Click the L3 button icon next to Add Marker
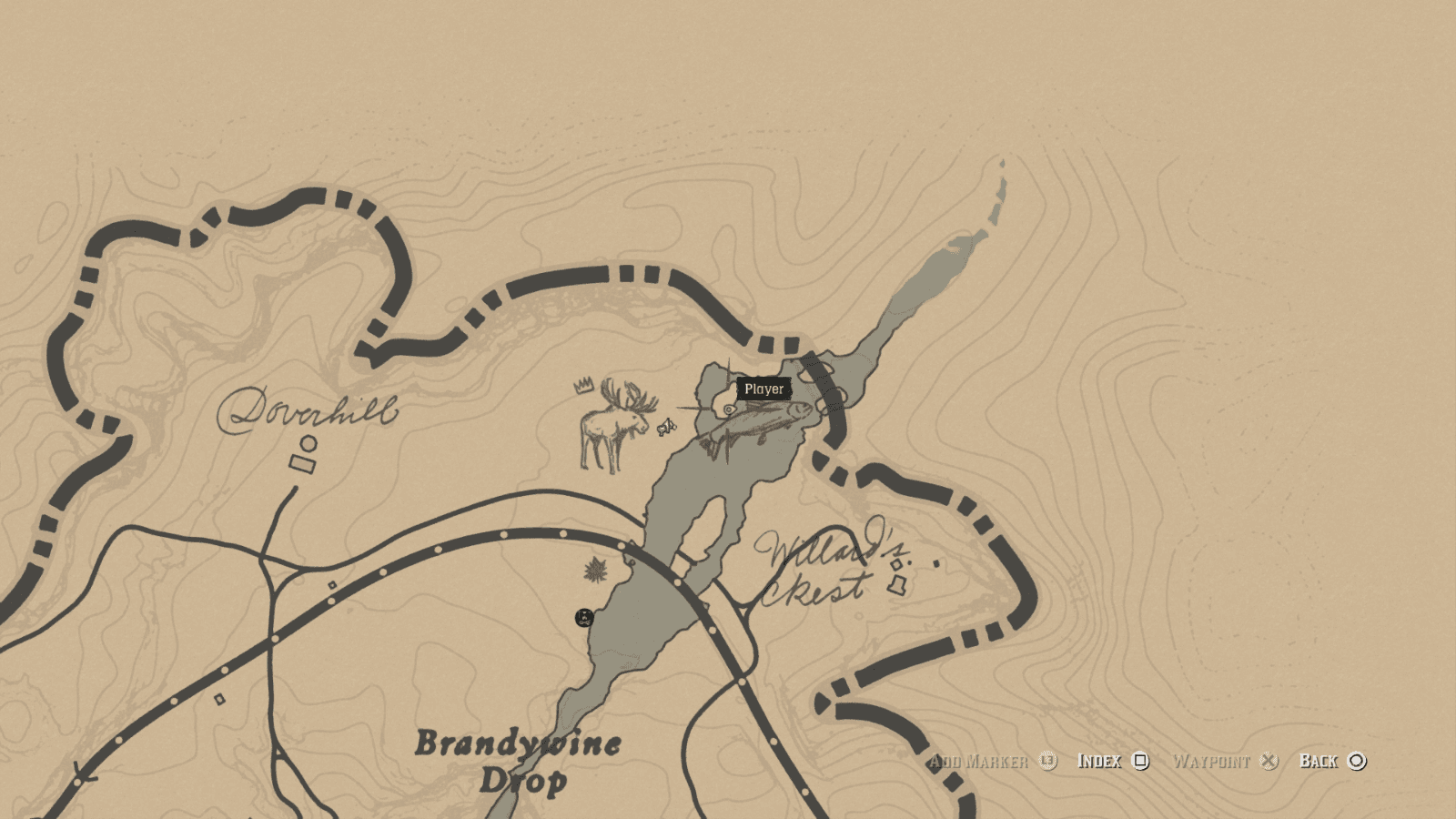 [1046, 762]
